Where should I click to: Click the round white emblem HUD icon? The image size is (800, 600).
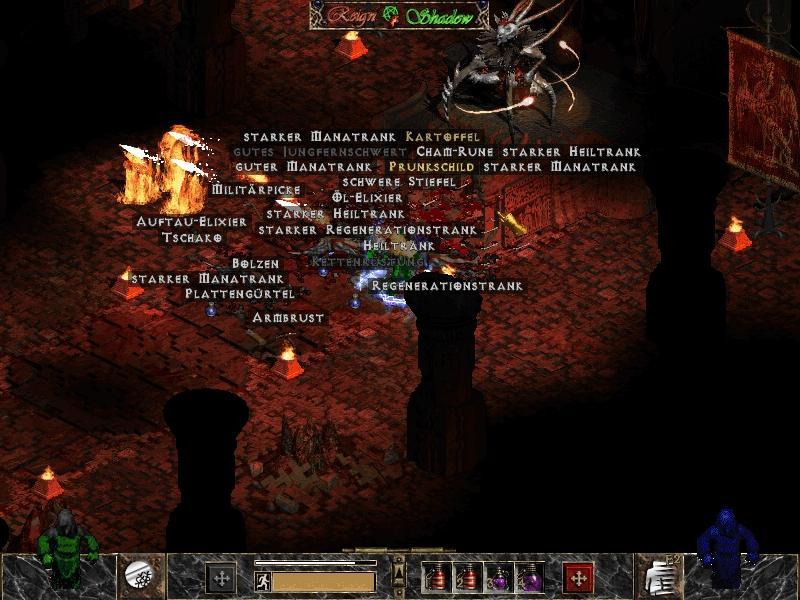pos(139,574)
